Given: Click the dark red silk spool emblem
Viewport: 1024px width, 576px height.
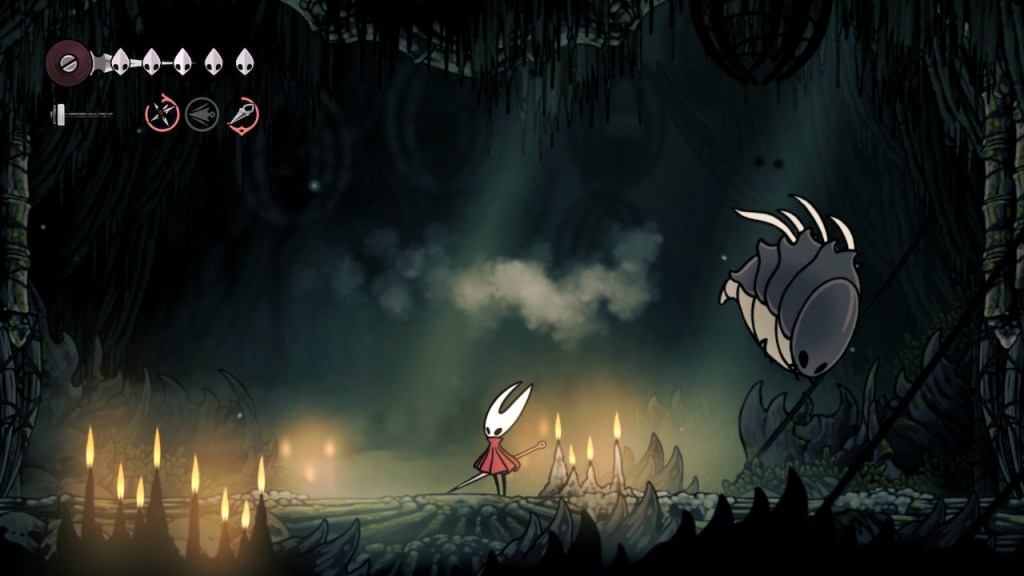Looking at the screenshot, I should pyautogui.click(x=67, y=62).
